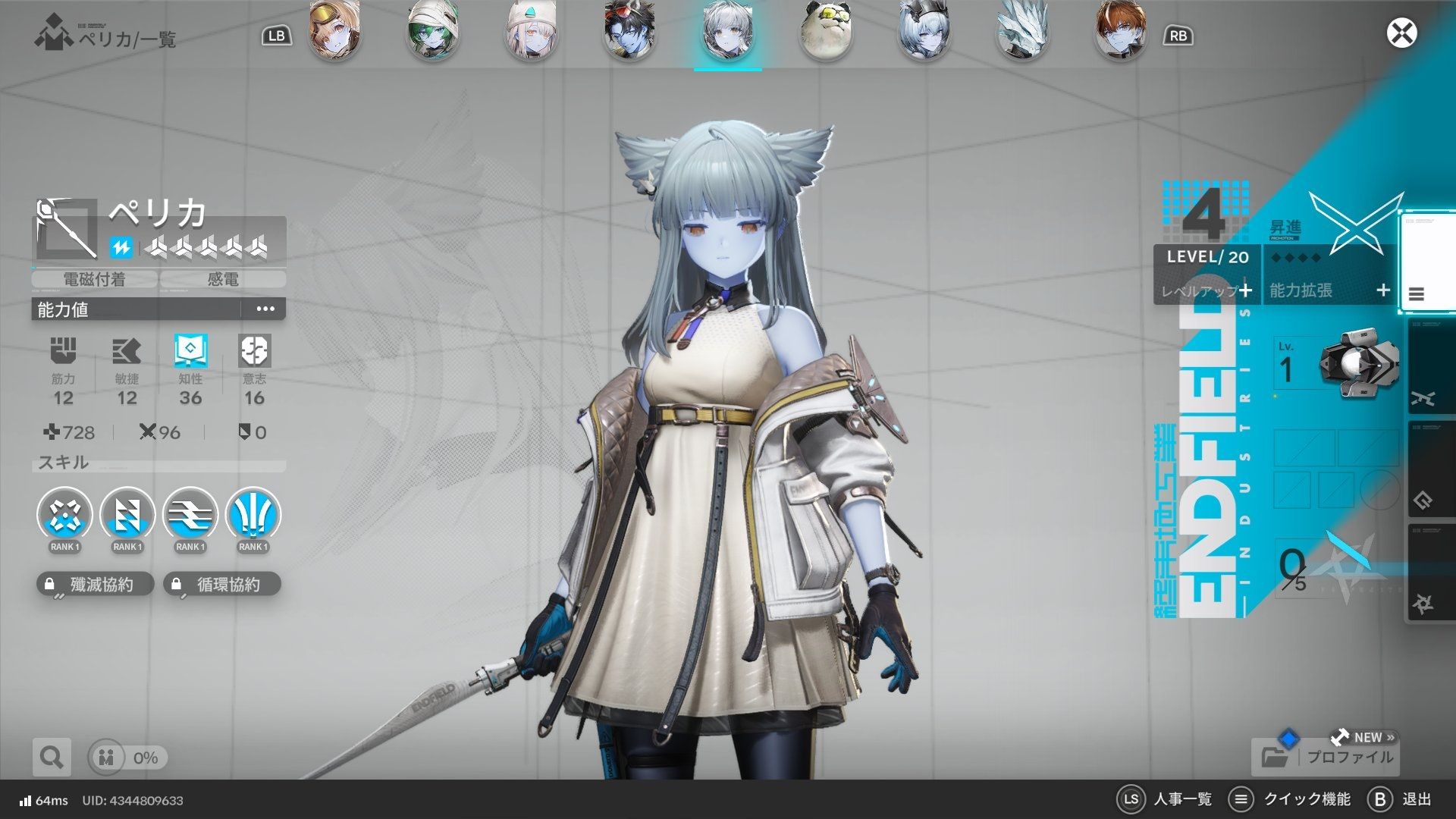Switch to the panda character portrait tab
This screenshot has height=819, width=1456.
[x=825, y=32]
